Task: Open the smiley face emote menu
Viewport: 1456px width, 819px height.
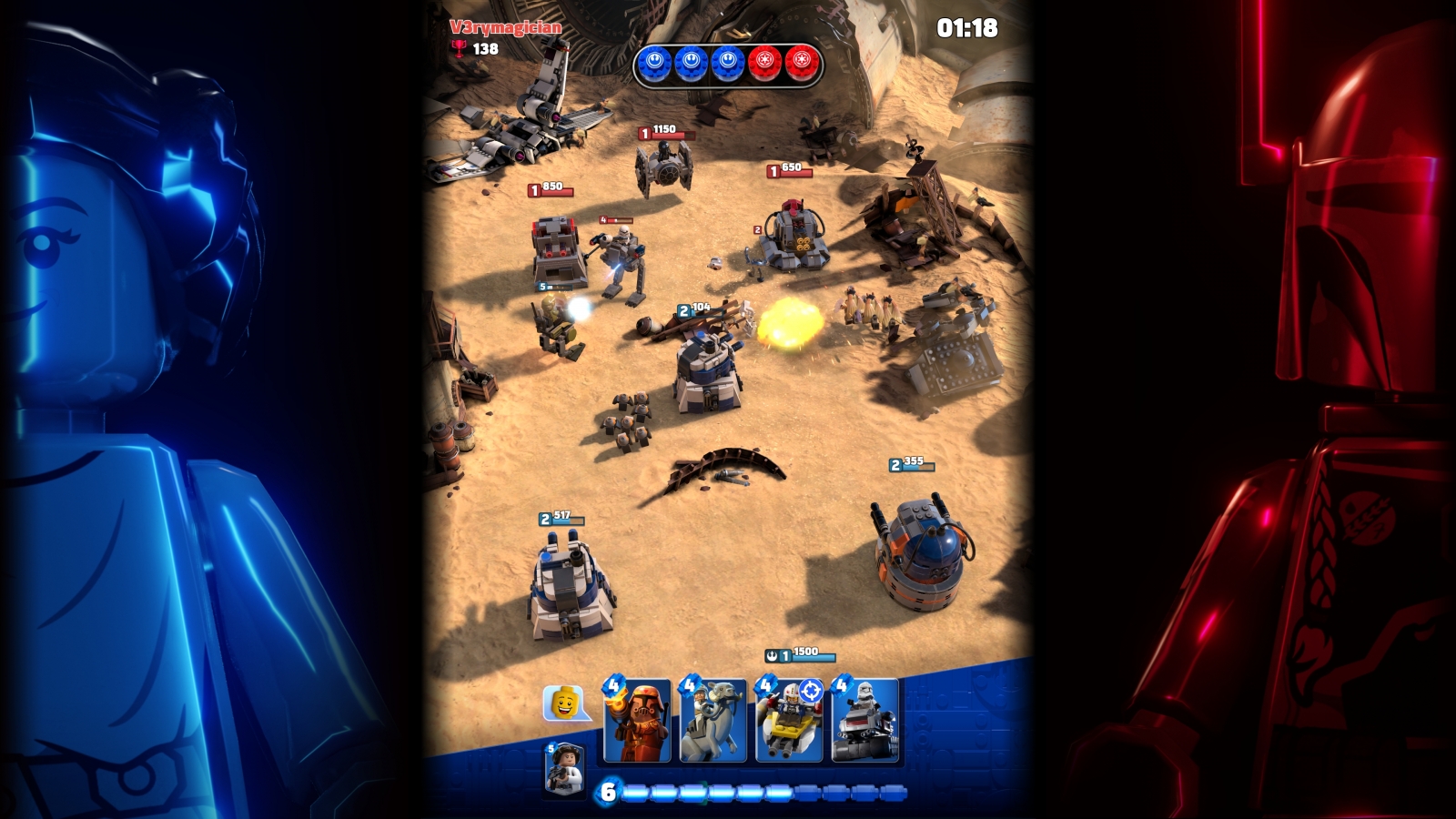Action: coord(563,703)
